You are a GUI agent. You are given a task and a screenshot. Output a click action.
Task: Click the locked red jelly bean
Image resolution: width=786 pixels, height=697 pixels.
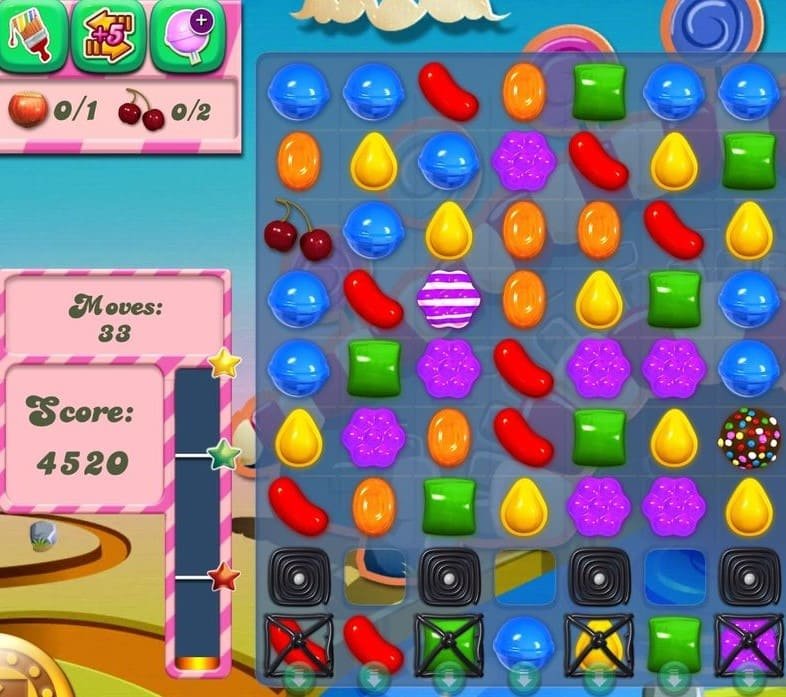click(297, 641)
